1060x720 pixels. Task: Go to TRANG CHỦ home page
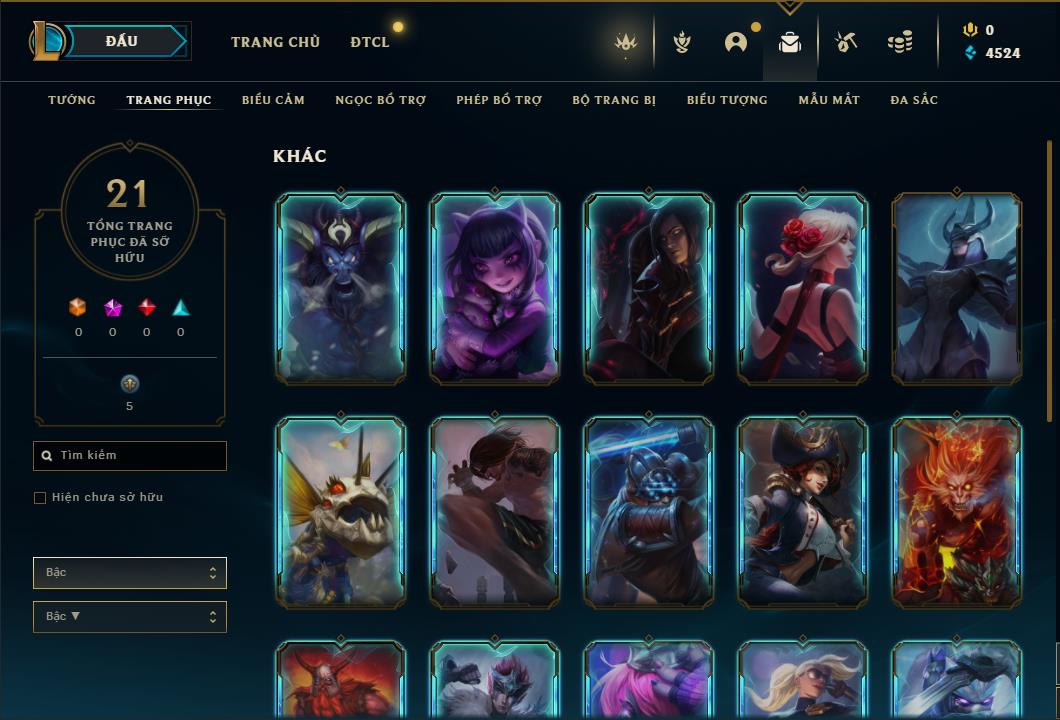275,42
